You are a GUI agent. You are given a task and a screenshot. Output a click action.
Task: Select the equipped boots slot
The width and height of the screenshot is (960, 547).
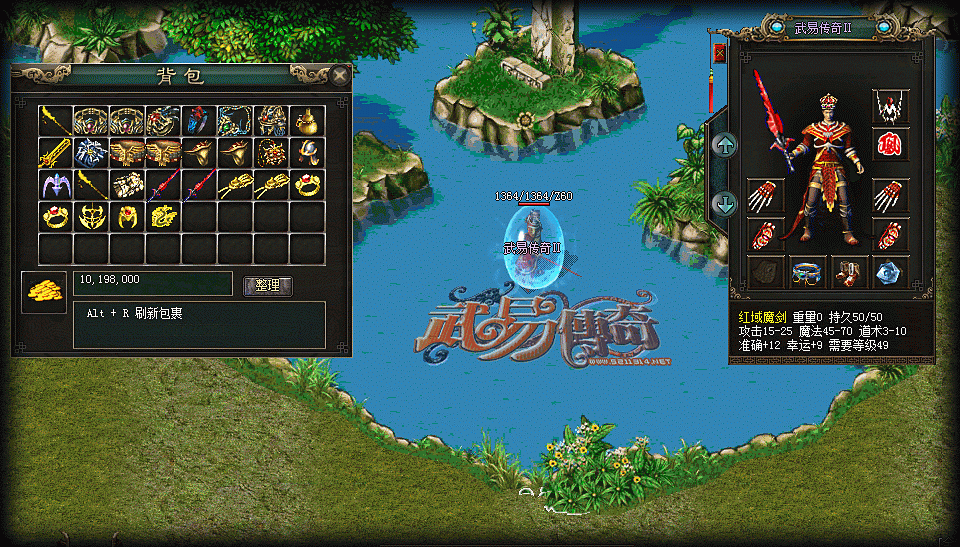[x=848, y=272]
